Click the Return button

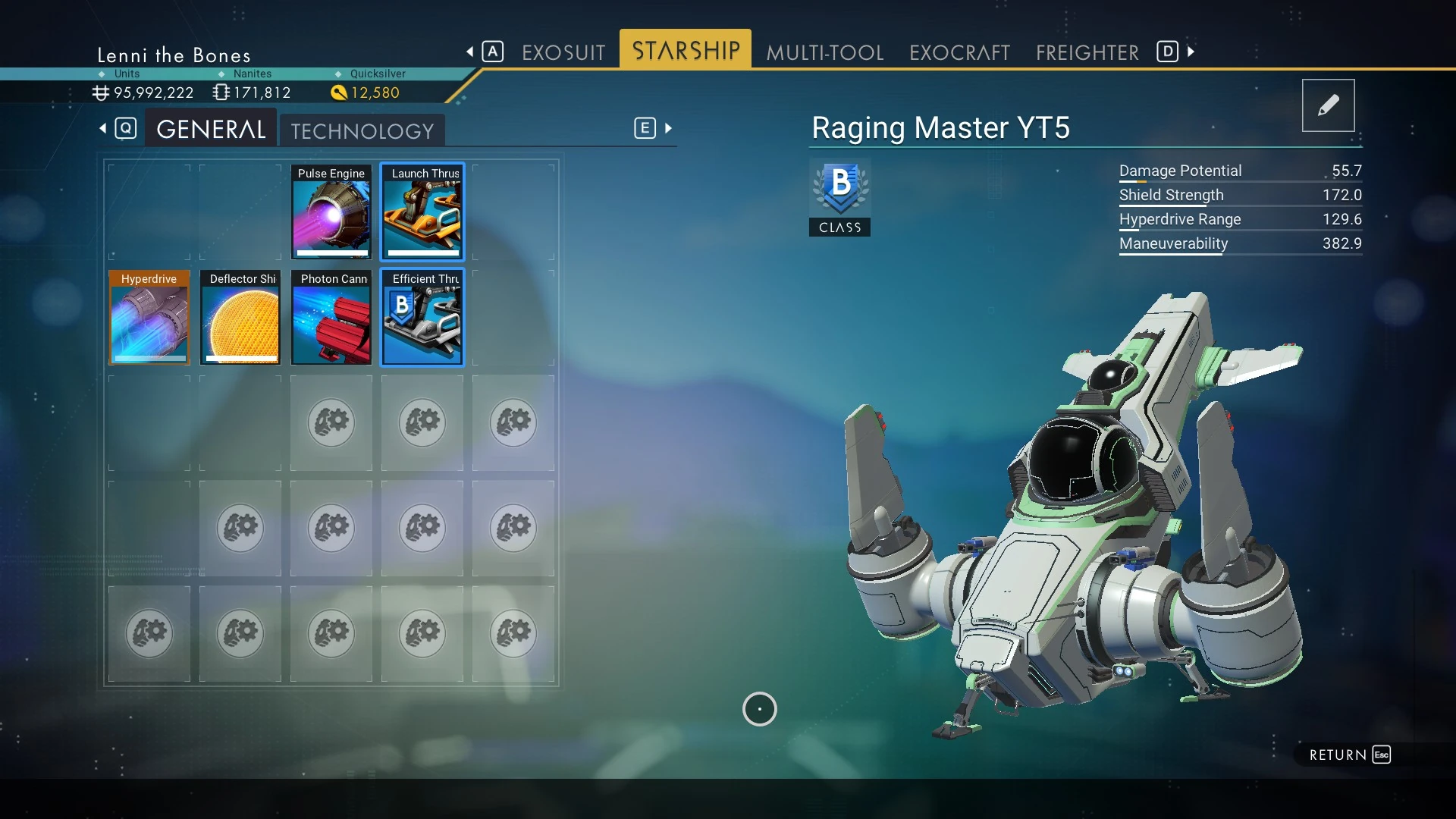coord(1349,755)
